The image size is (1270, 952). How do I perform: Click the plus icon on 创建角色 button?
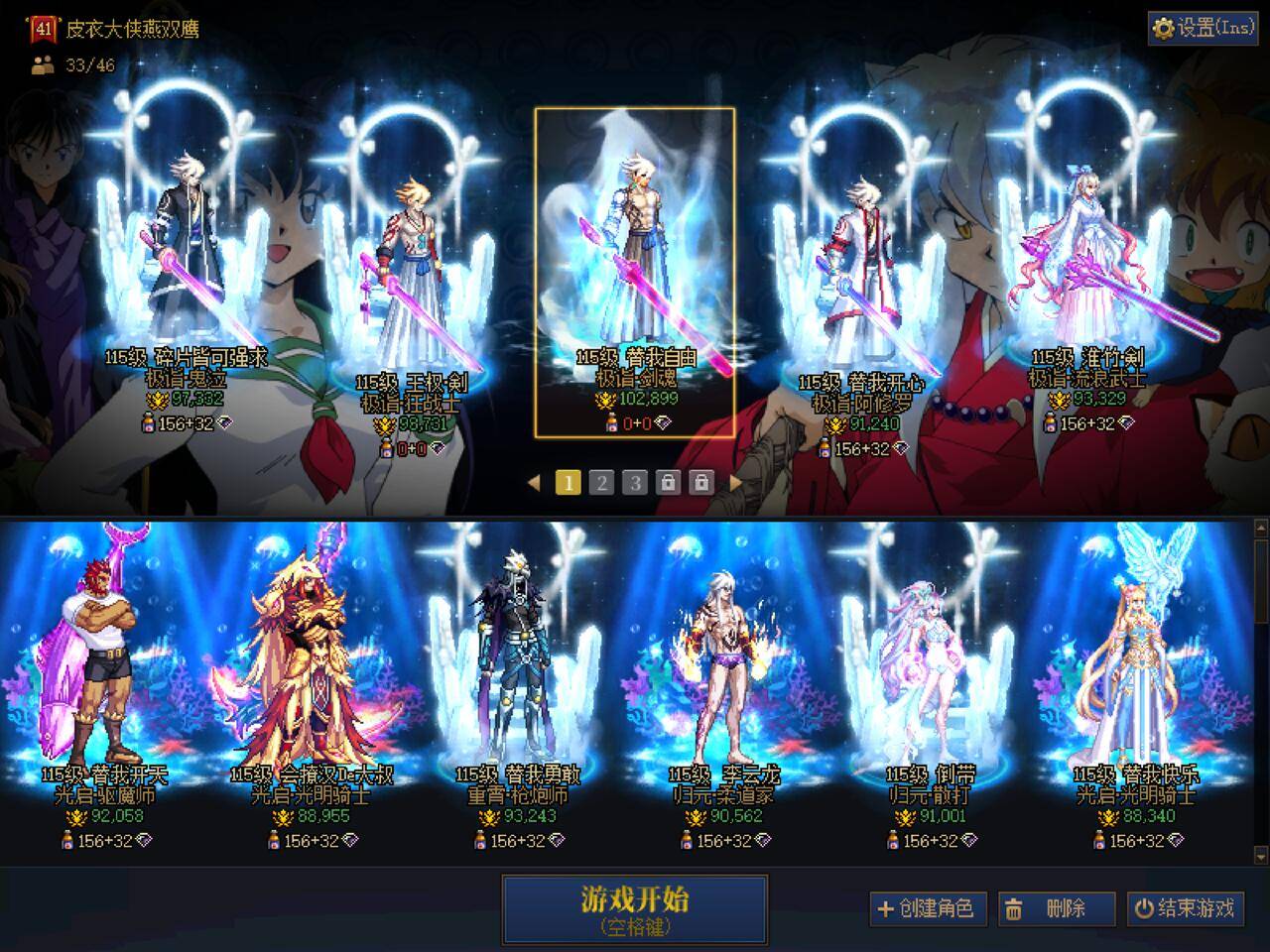(x=884, y=908)
